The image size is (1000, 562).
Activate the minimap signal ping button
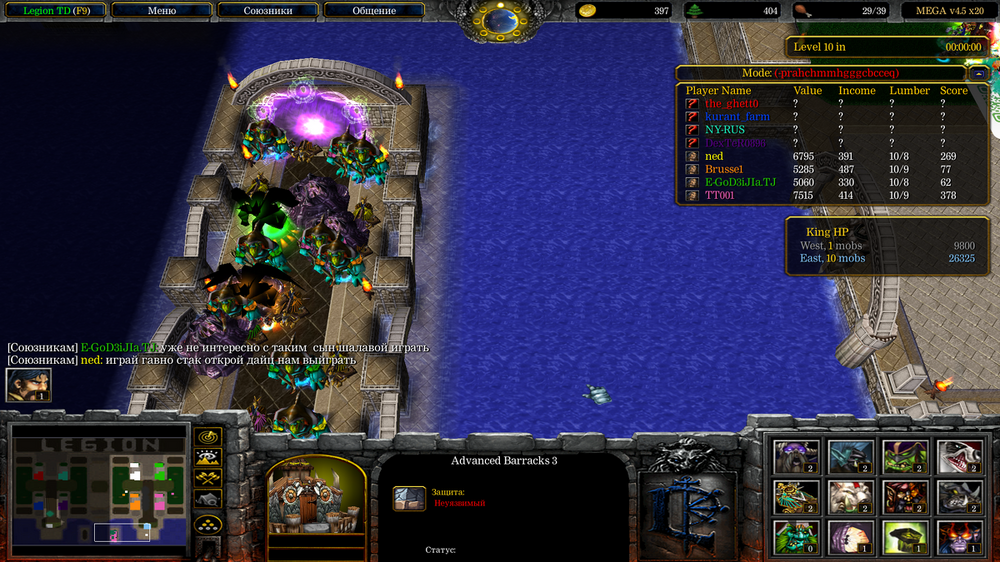(x=208, y=437)
